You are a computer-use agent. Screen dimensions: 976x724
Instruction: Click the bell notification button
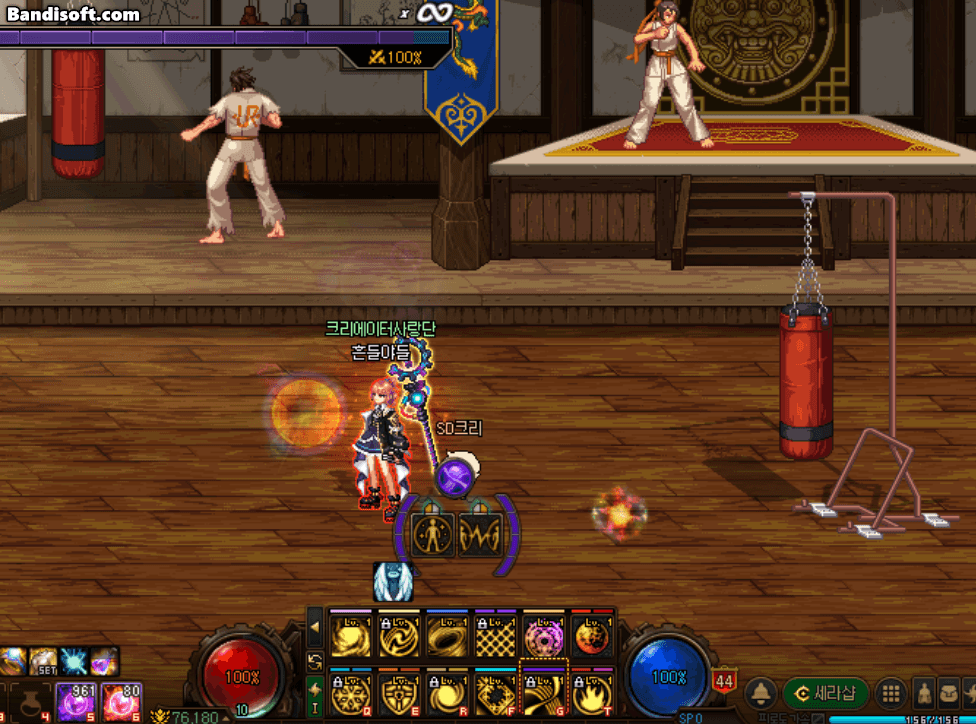(763, 692)
